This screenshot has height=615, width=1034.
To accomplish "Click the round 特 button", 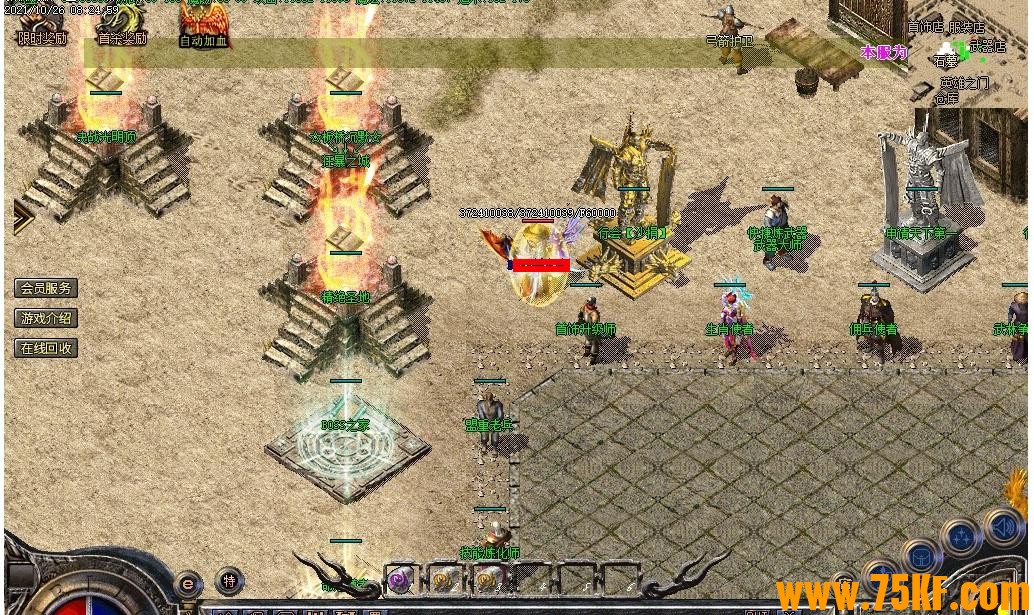I will coord(230,581).
